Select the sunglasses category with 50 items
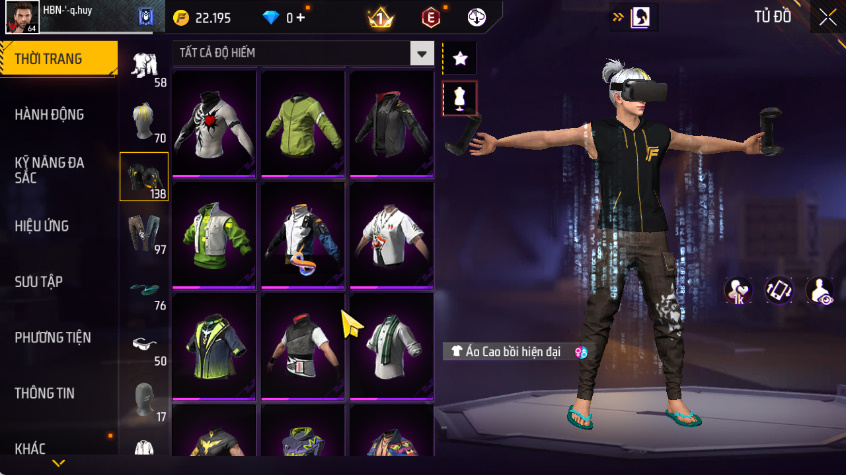This screenshot has height=475, width=846. click(x=144, y=346)
